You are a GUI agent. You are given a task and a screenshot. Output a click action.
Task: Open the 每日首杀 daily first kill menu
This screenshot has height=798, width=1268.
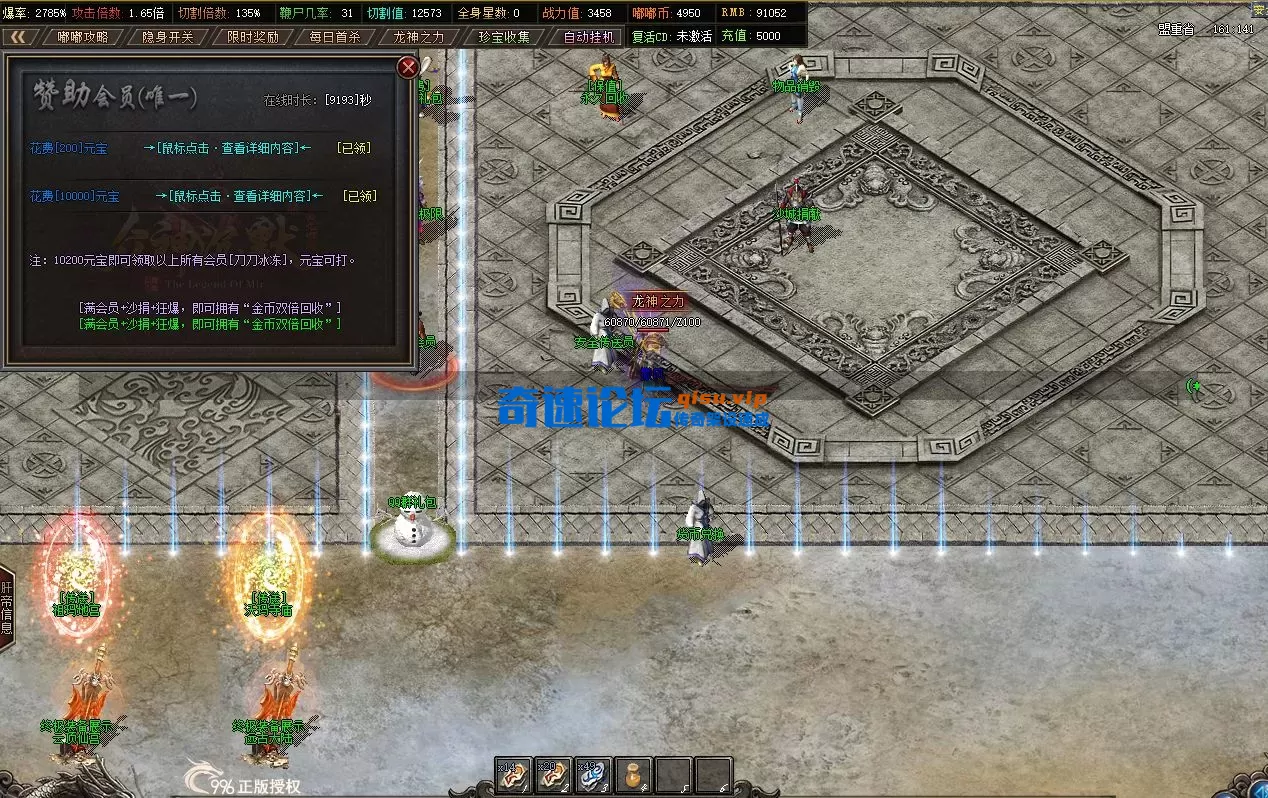coord(335,37)
